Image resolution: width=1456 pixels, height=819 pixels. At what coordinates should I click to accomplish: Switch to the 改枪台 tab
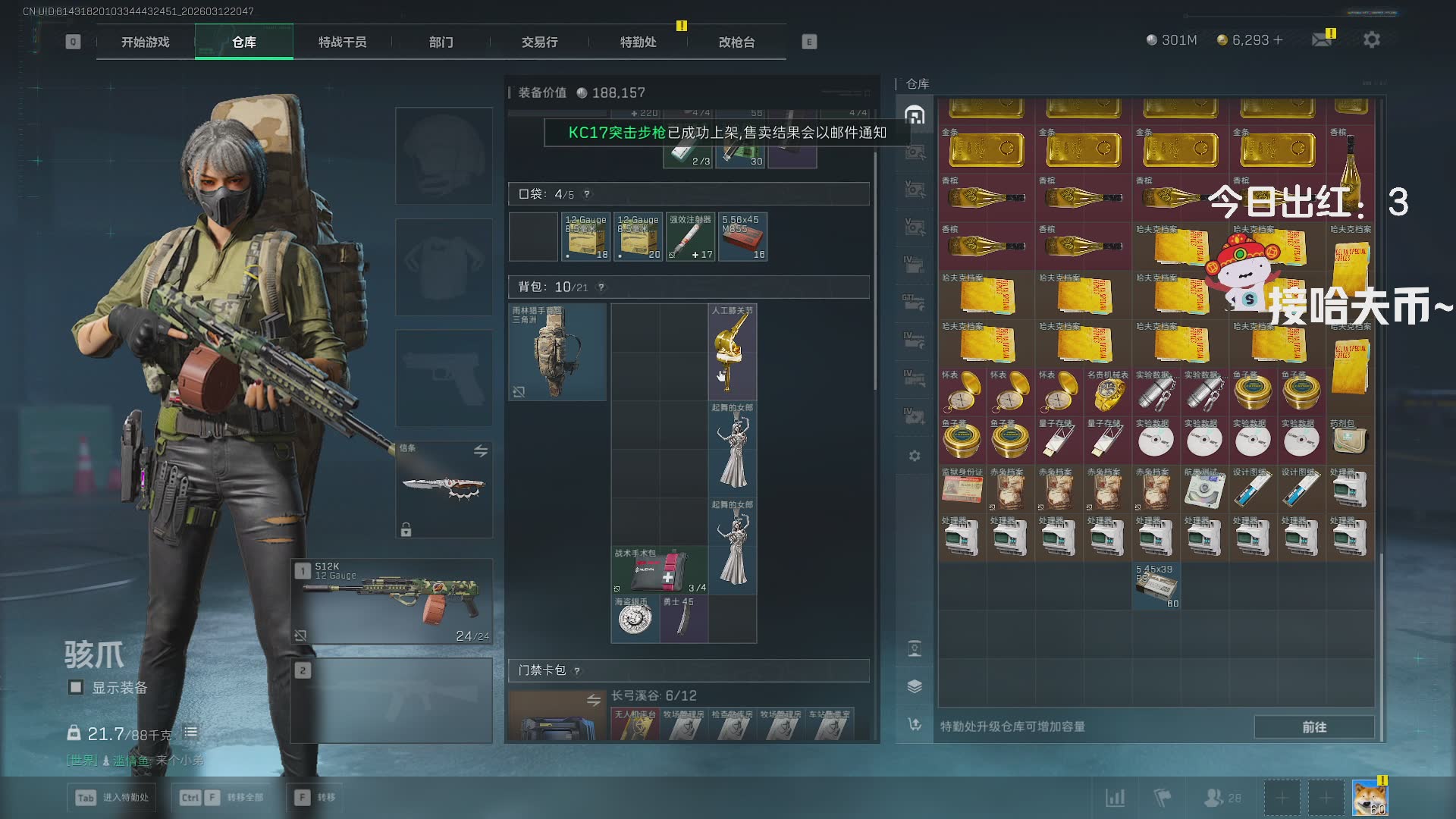pos(736,42)
